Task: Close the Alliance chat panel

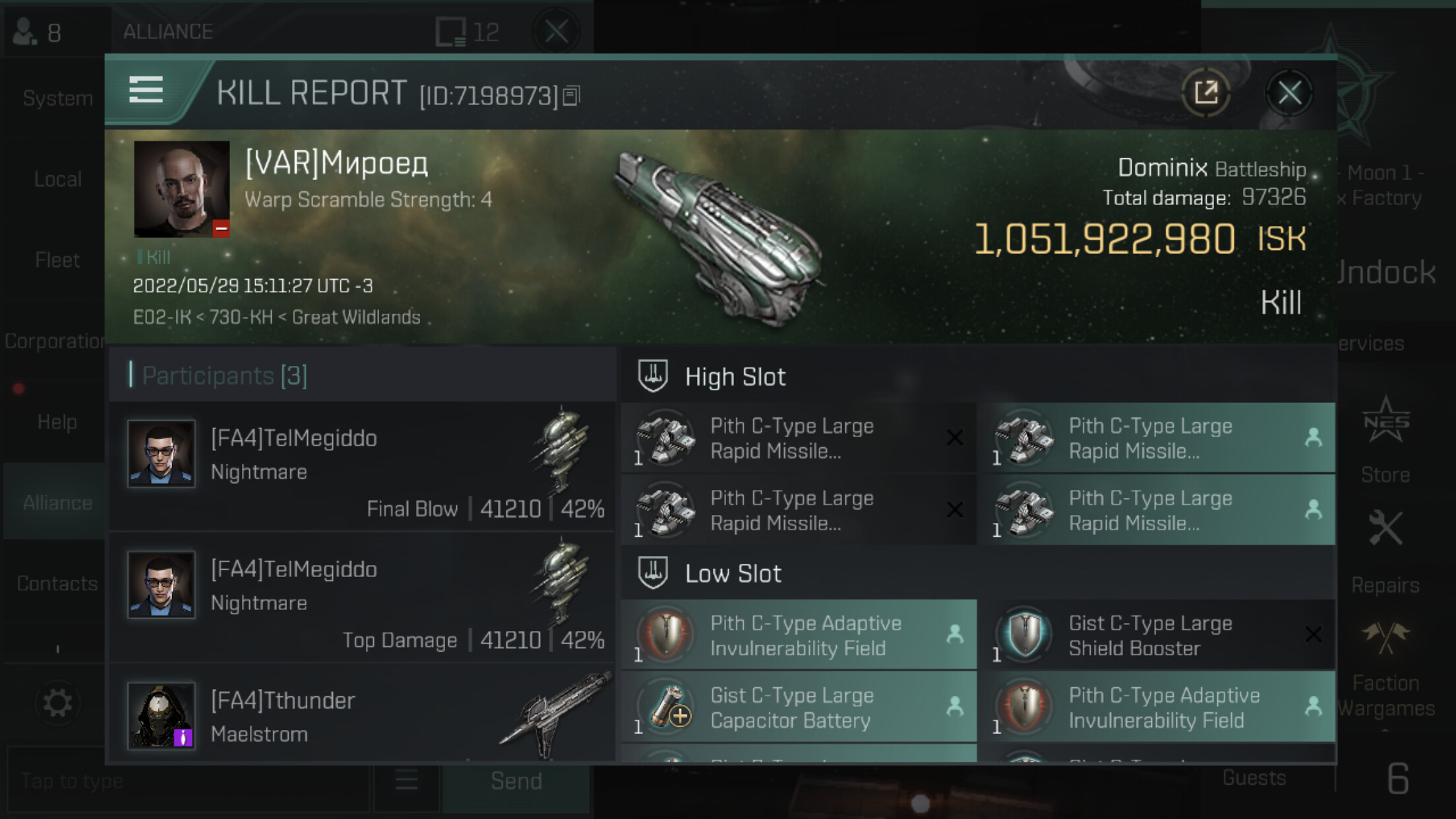Action: [556, 31]
